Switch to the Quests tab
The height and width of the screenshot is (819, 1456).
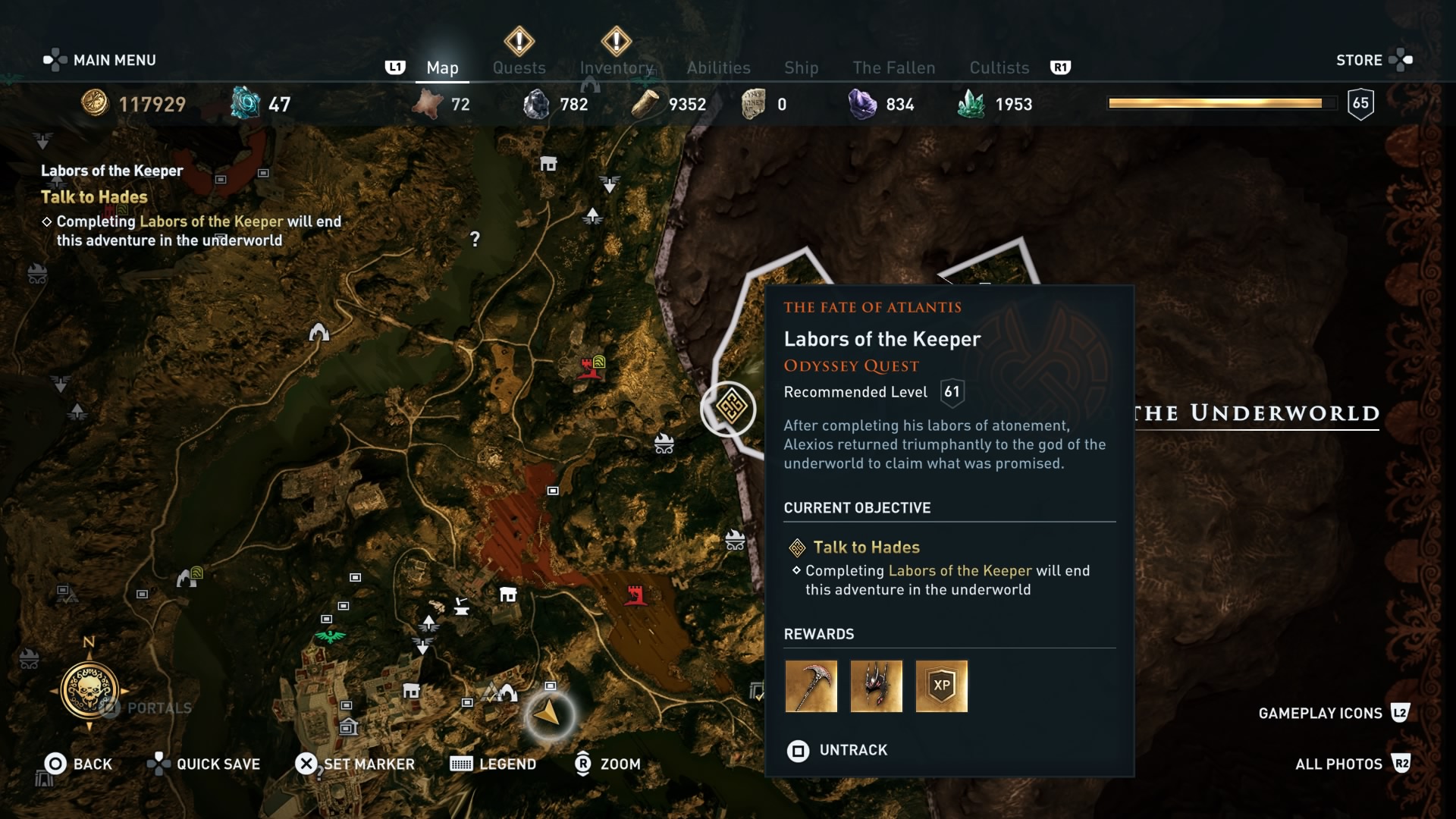click(x=519, y=67)
